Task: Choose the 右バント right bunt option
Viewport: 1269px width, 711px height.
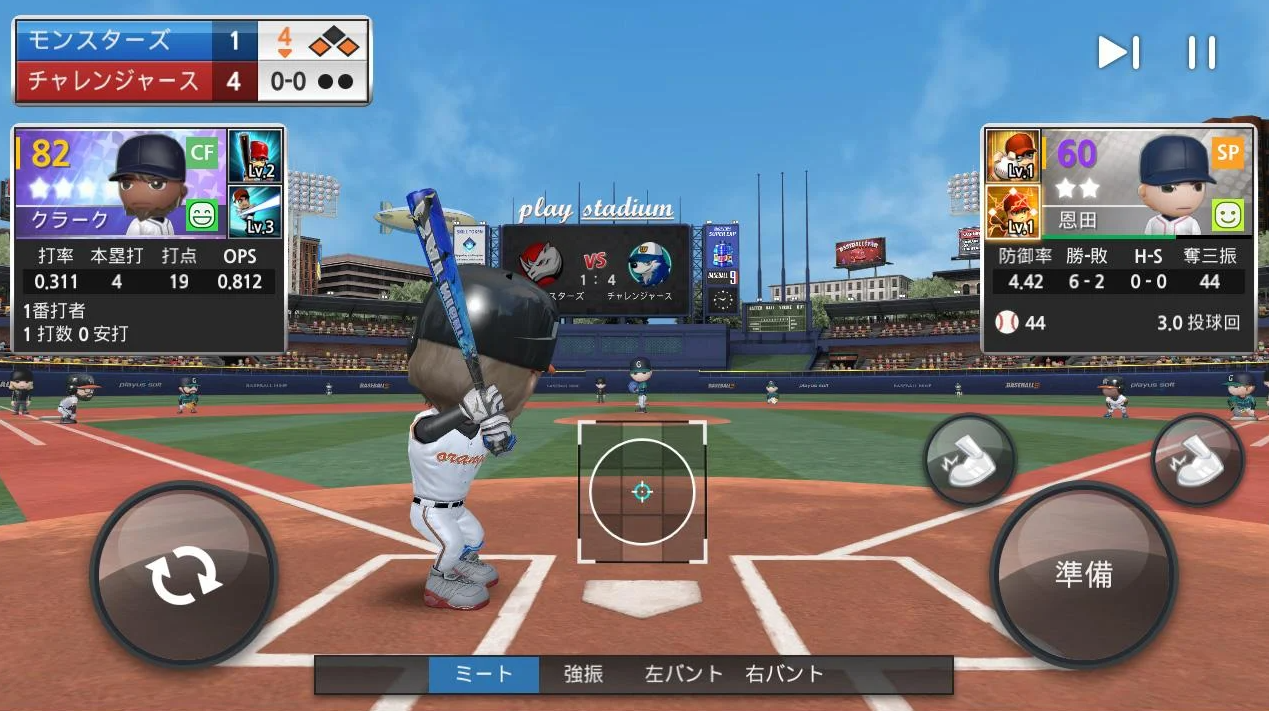Action: coord(784,674)
